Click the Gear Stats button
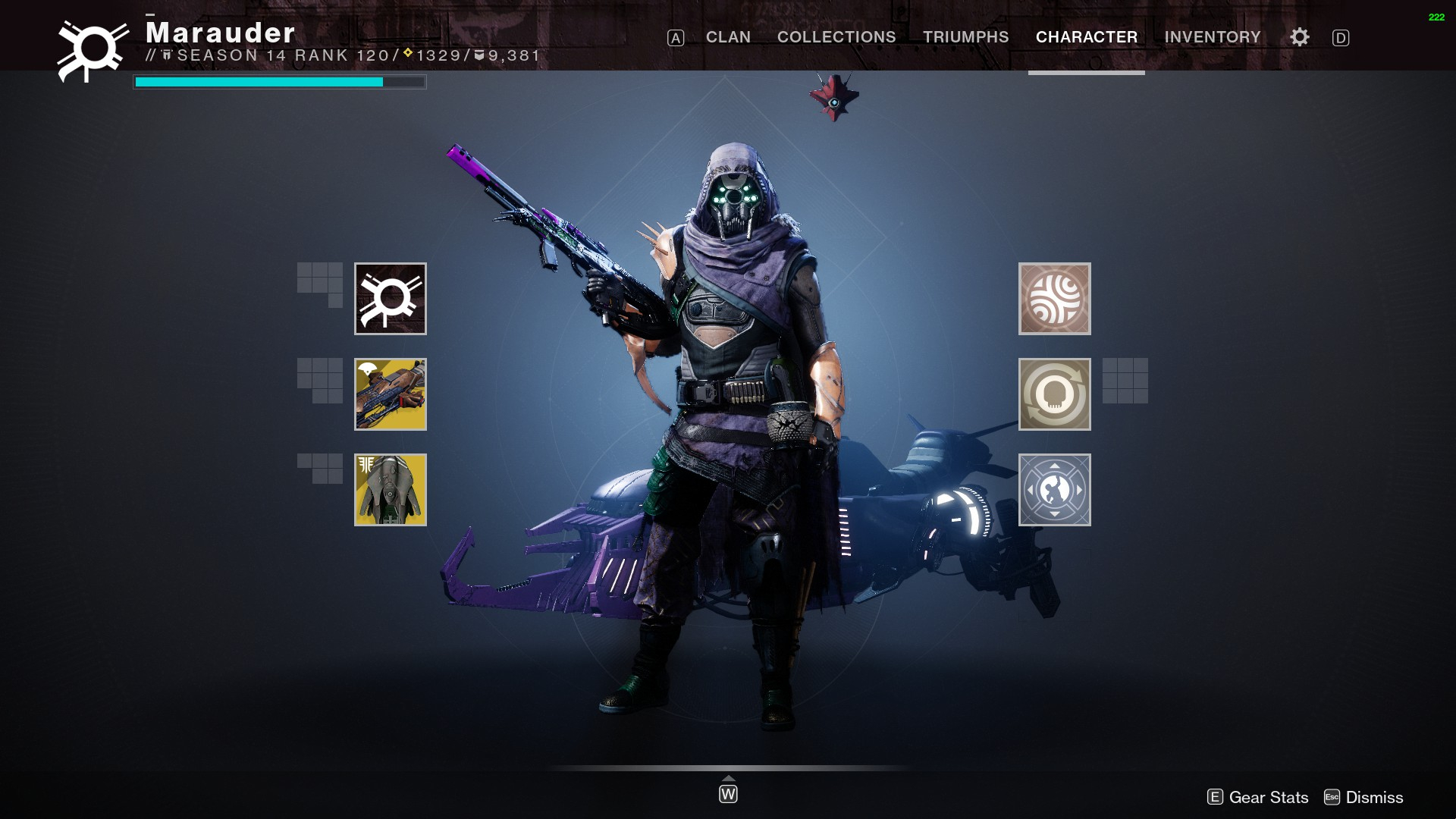Viewport: 1456px width, 819px height. (x=1258, y=797)
